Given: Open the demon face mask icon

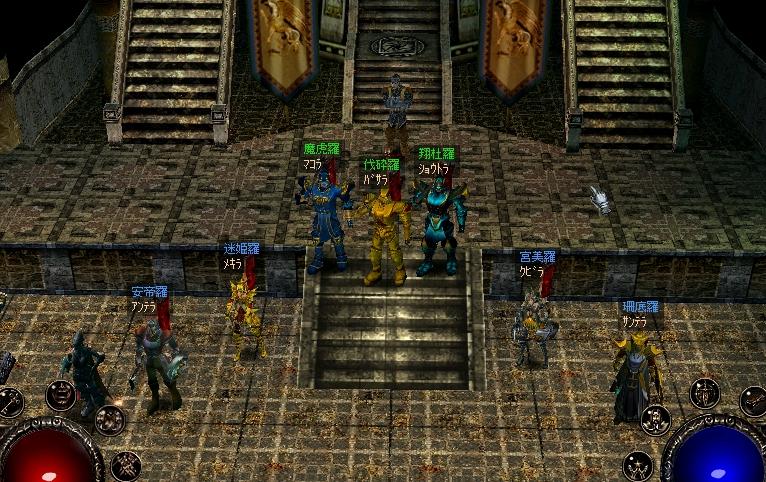Looking at the screenshot, I should pyautogui.click(x=61, y=394).
